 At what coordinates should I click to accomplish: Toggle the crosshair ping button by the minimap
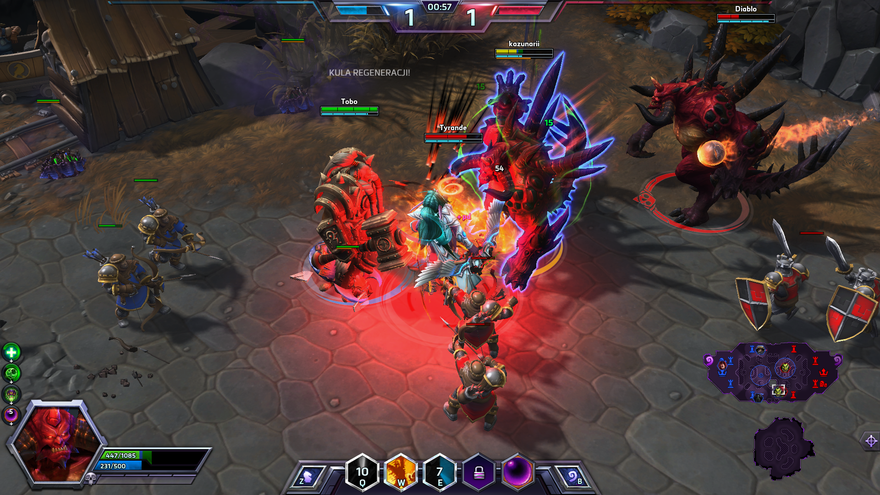tap(869, 439)
